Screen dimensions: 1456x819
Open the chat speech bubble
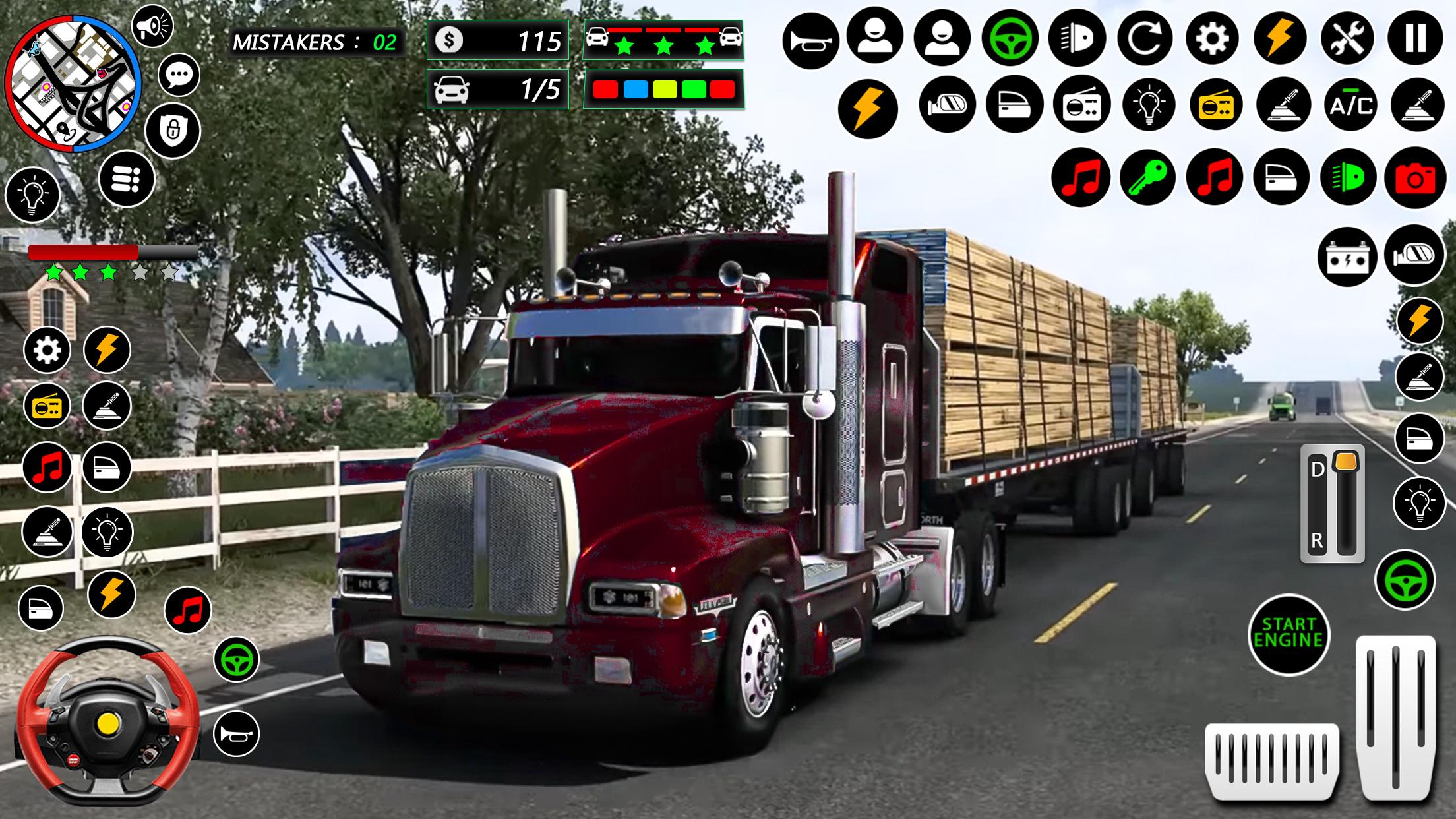click(179, 76)
